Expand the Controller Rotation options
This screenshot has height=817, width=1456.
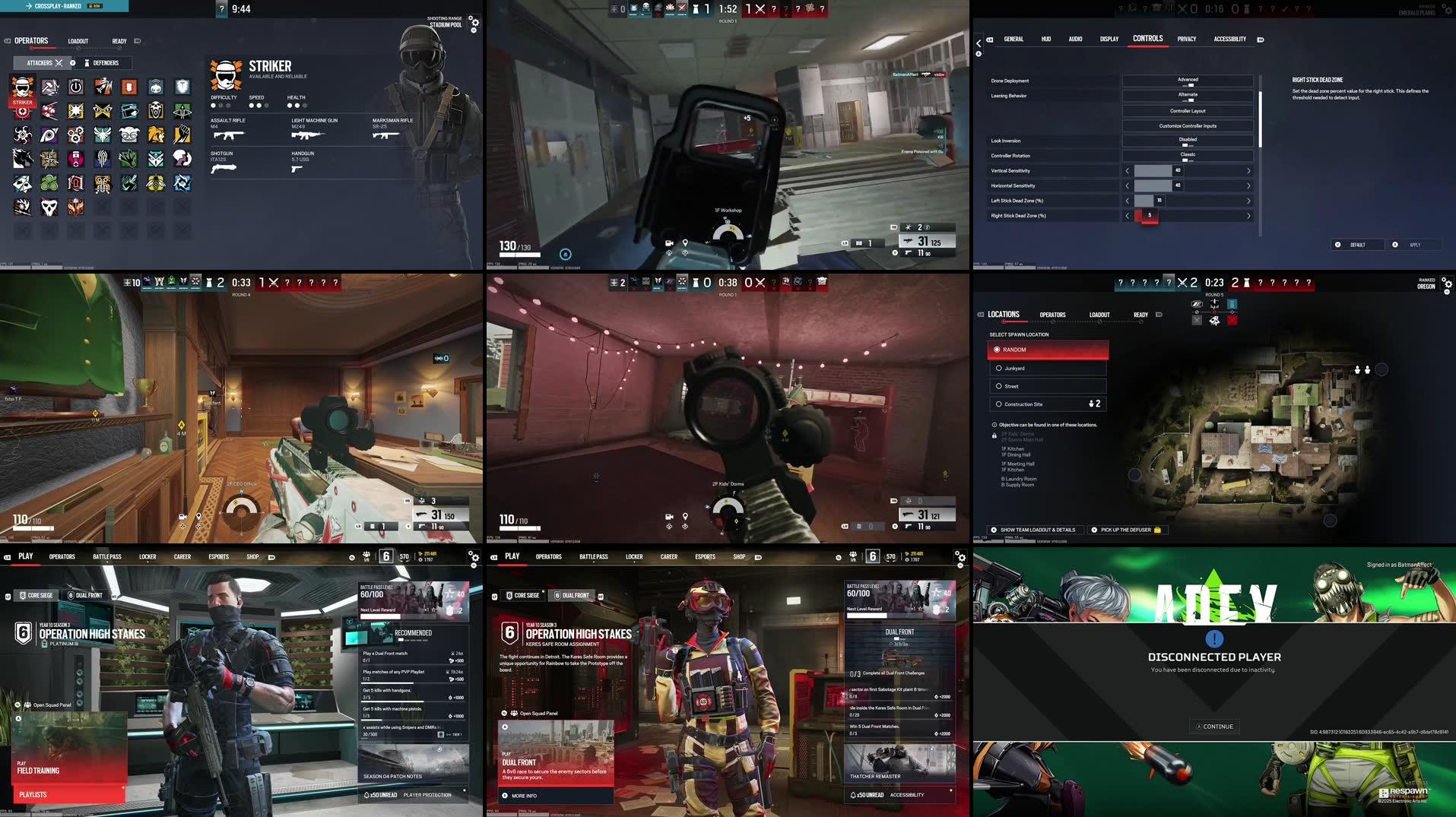coord(1188,155)
